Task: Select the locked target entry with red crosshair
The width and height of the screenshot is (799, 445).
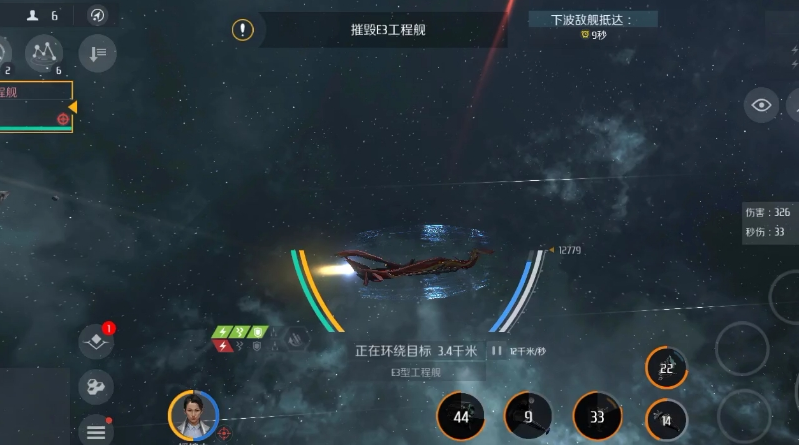Action: coord(63,119)
